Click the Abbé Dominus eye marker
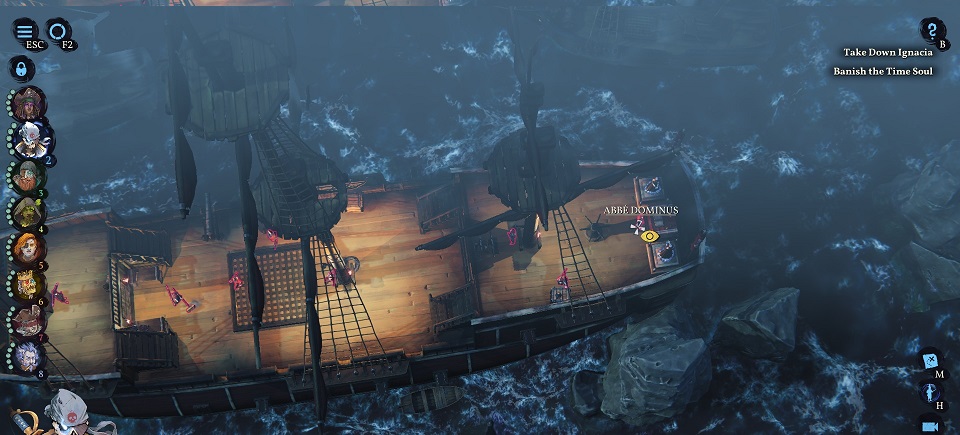The width and height of the screenshot is (960, 435). pos(650,236)
